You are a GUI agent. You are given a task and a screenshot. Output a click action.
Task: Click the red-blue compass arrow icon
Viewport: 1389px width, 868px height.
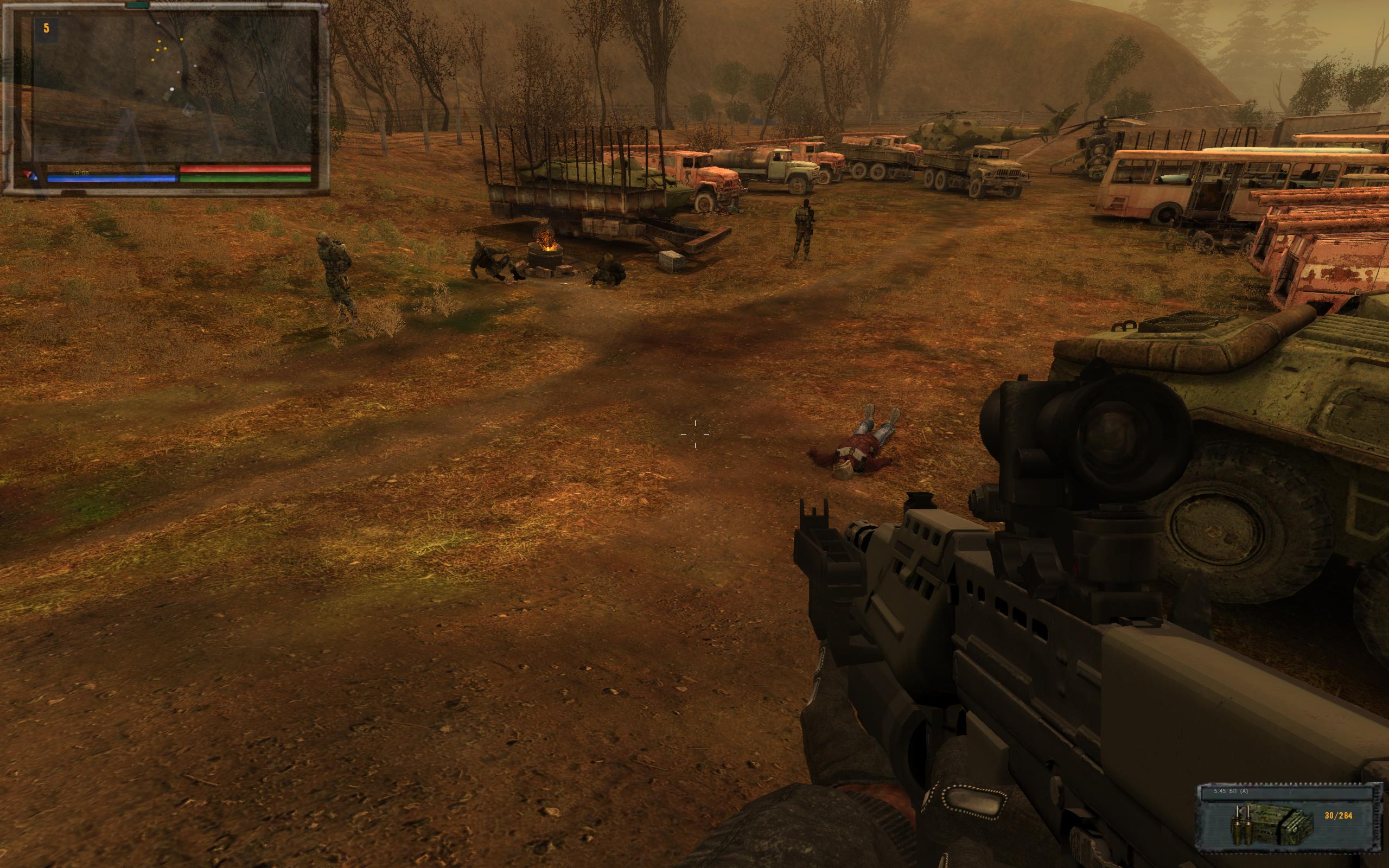pyautogui.click(x=30, y=176)
